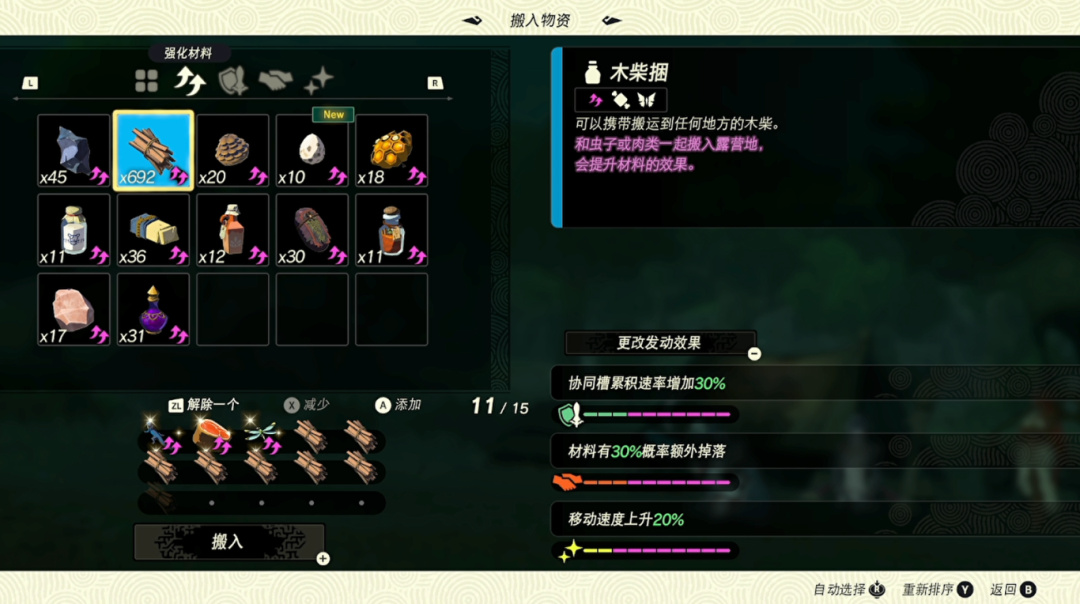The image size is (1080, 604).
Task: Select the firewood bundle slot x692
Action: (x=153, y=150)
